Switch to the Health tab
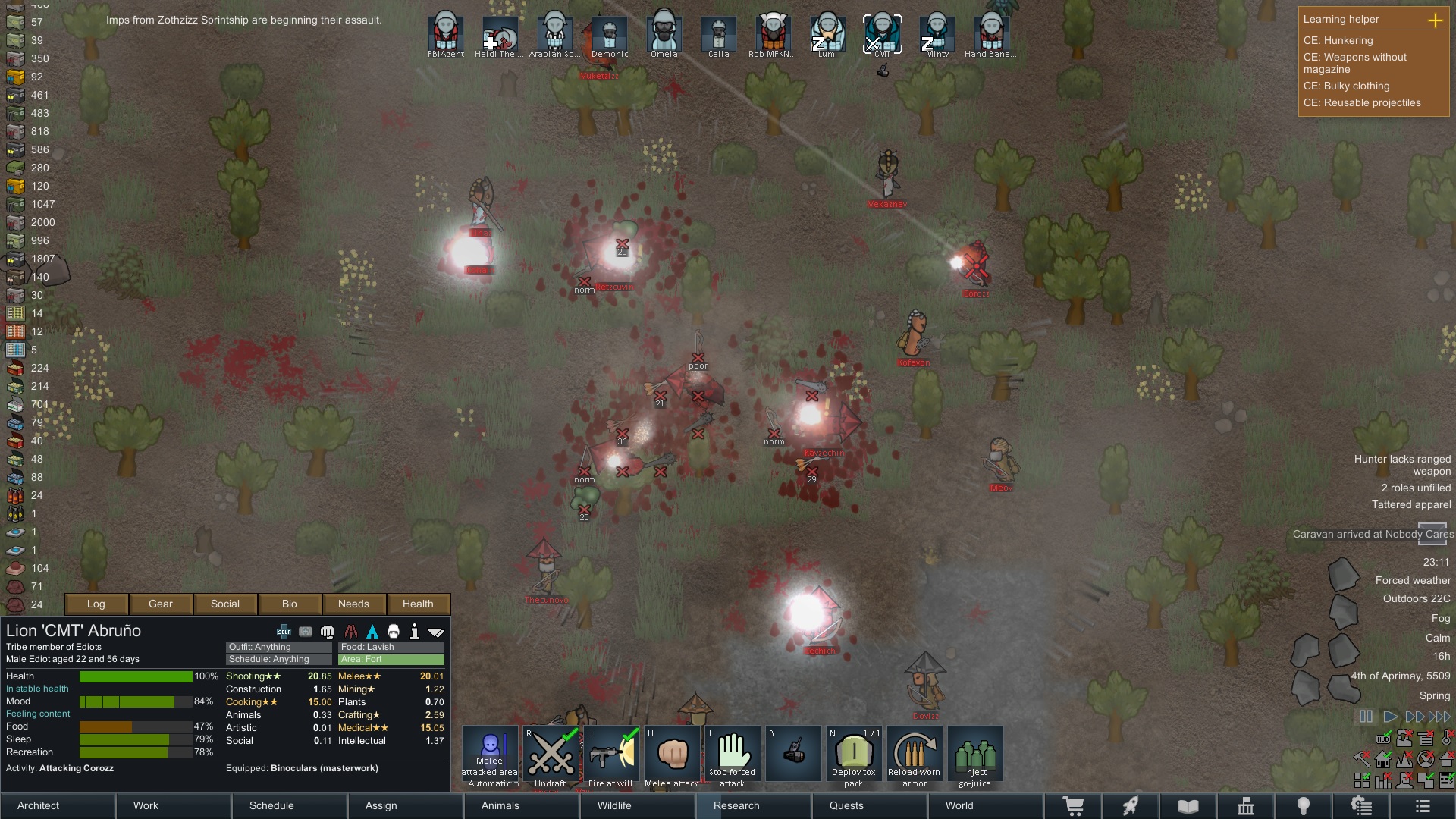The height and width of the screenshot is (819, 1456). (418, 604)
